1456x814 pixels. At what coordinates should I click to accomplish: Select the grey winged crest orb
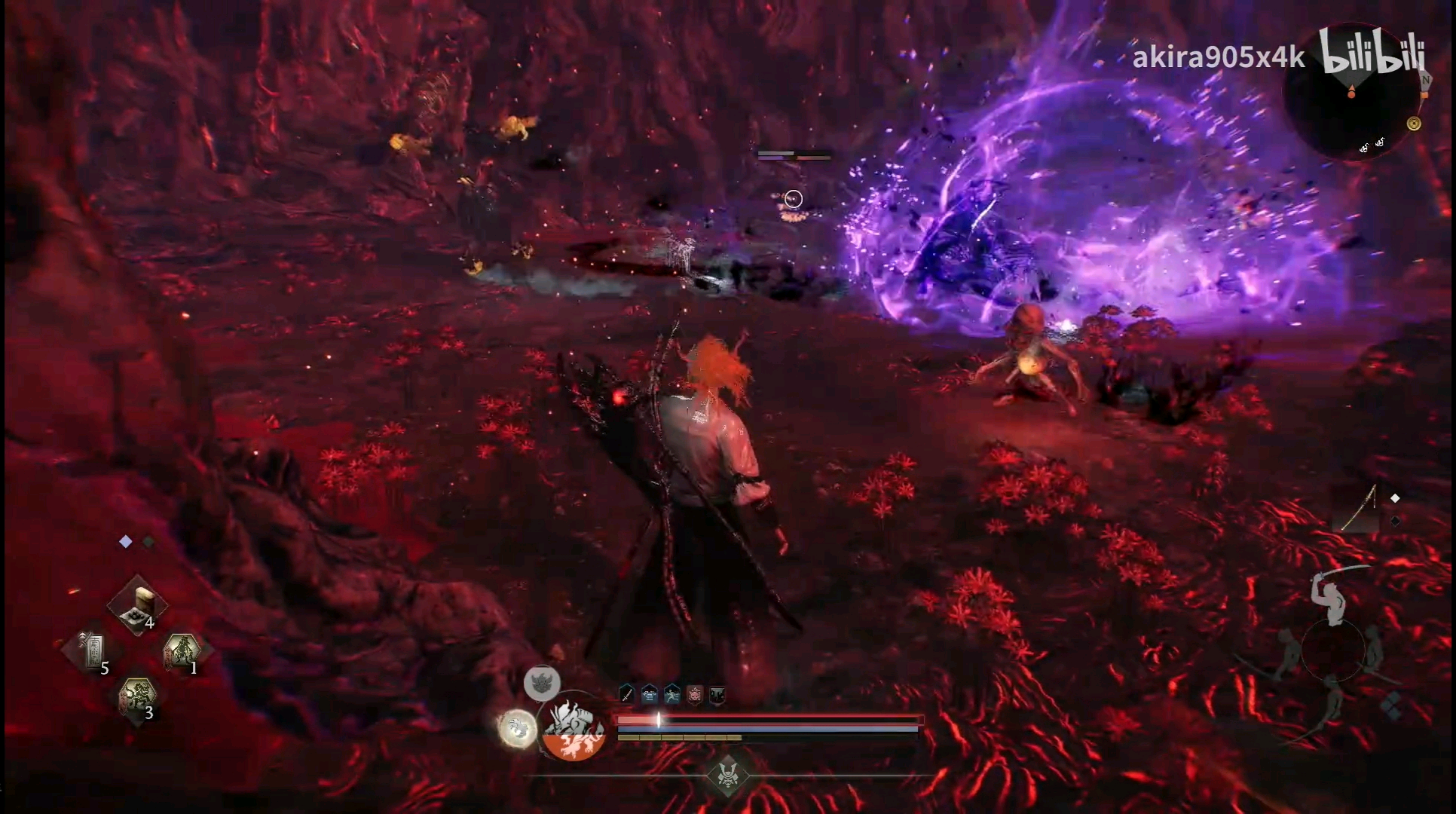click(542, 683)
